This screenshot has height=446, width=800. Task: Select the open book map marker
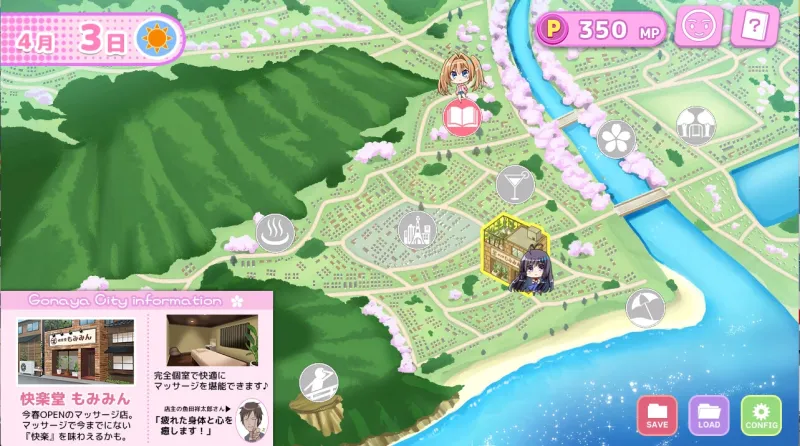(x=462, y=119)
